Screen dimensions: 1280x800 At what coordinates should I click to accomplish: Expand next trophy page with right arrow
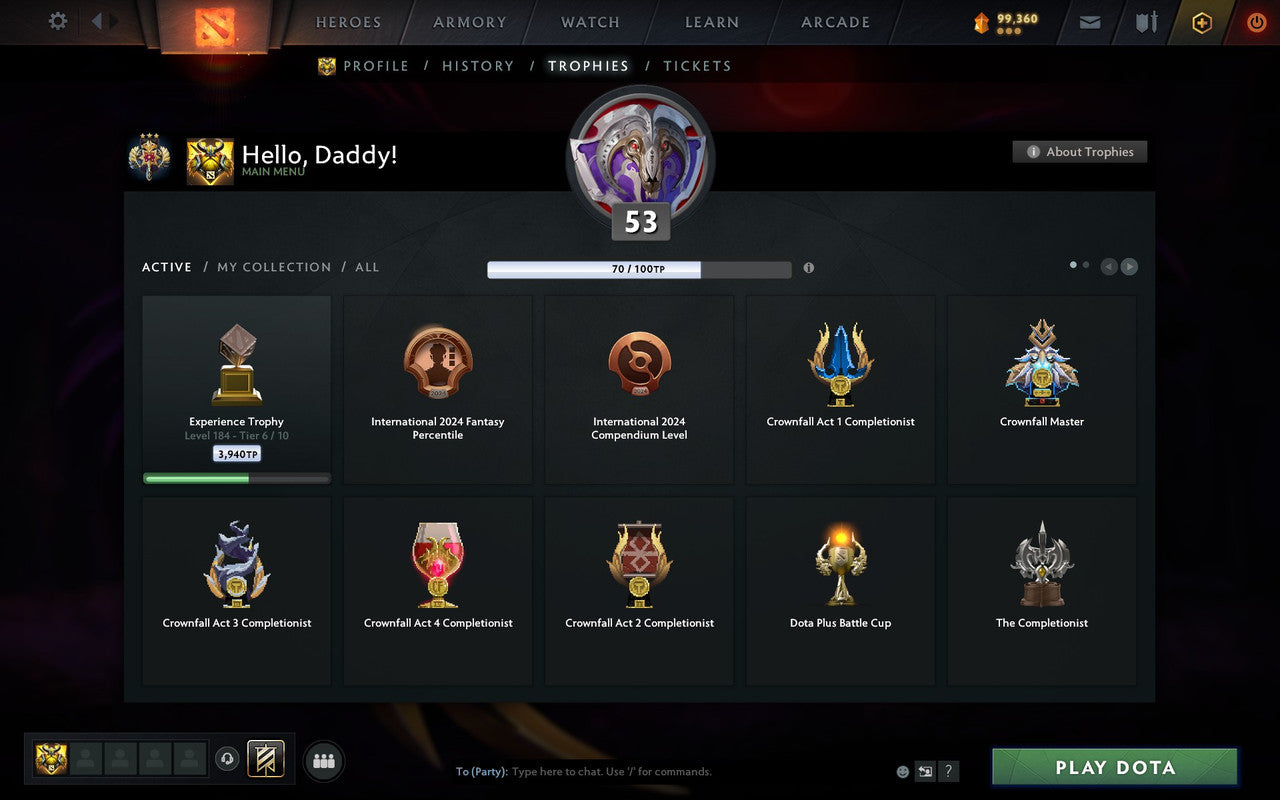(x=1129, y=267)
